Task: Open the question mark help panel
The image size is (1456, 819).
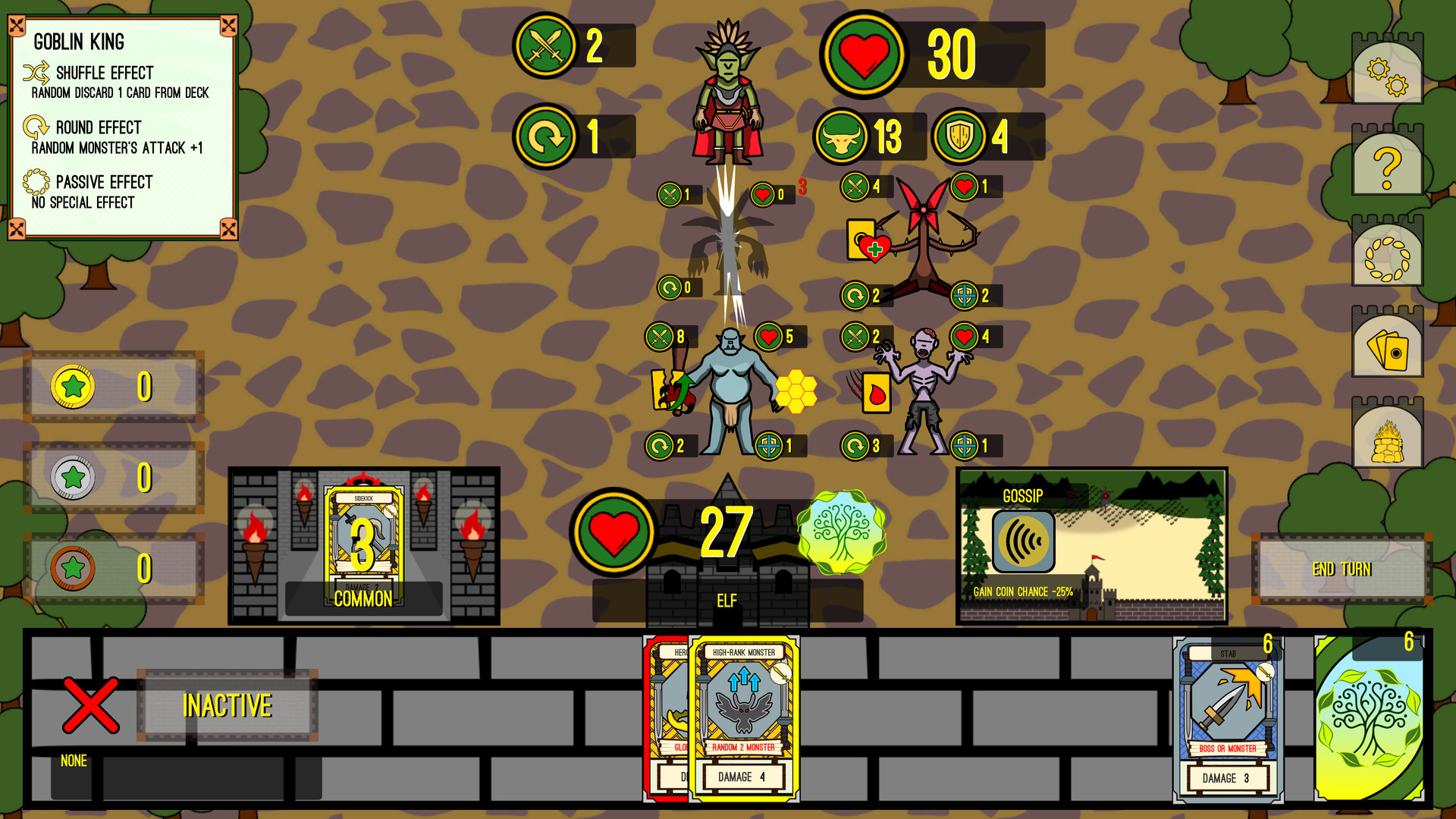Action: coord(1387,162)
